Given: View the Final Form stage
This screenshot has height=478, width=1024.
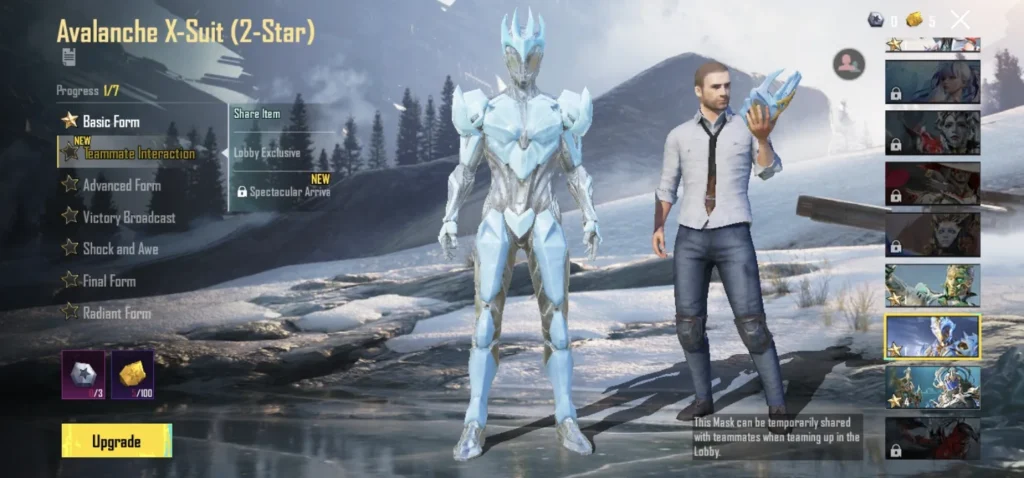Looking at the screenshot, I should pos(109,281).
